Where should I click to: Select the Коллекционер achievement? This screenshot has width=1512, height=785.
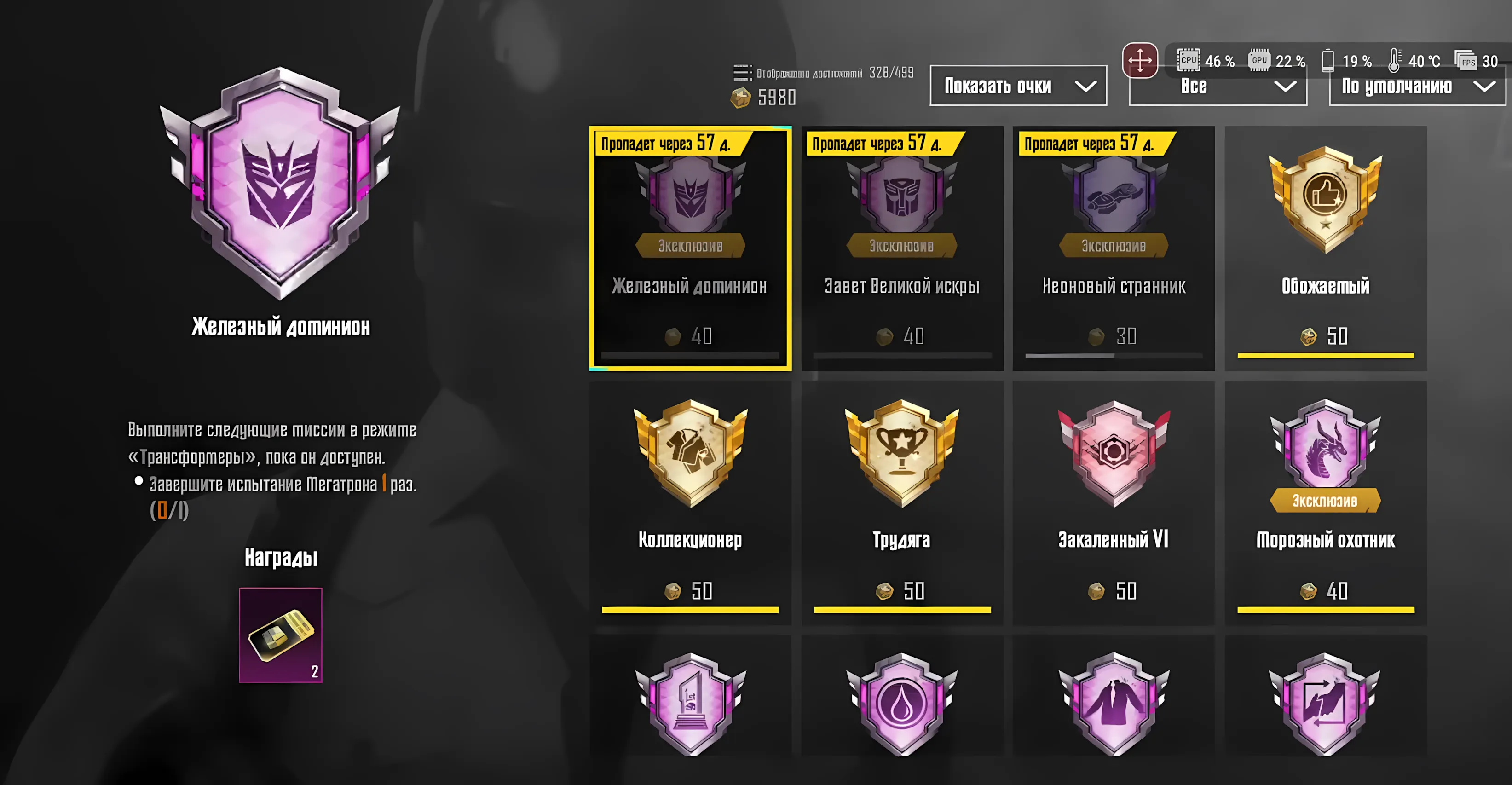click(x=690, y=502)
